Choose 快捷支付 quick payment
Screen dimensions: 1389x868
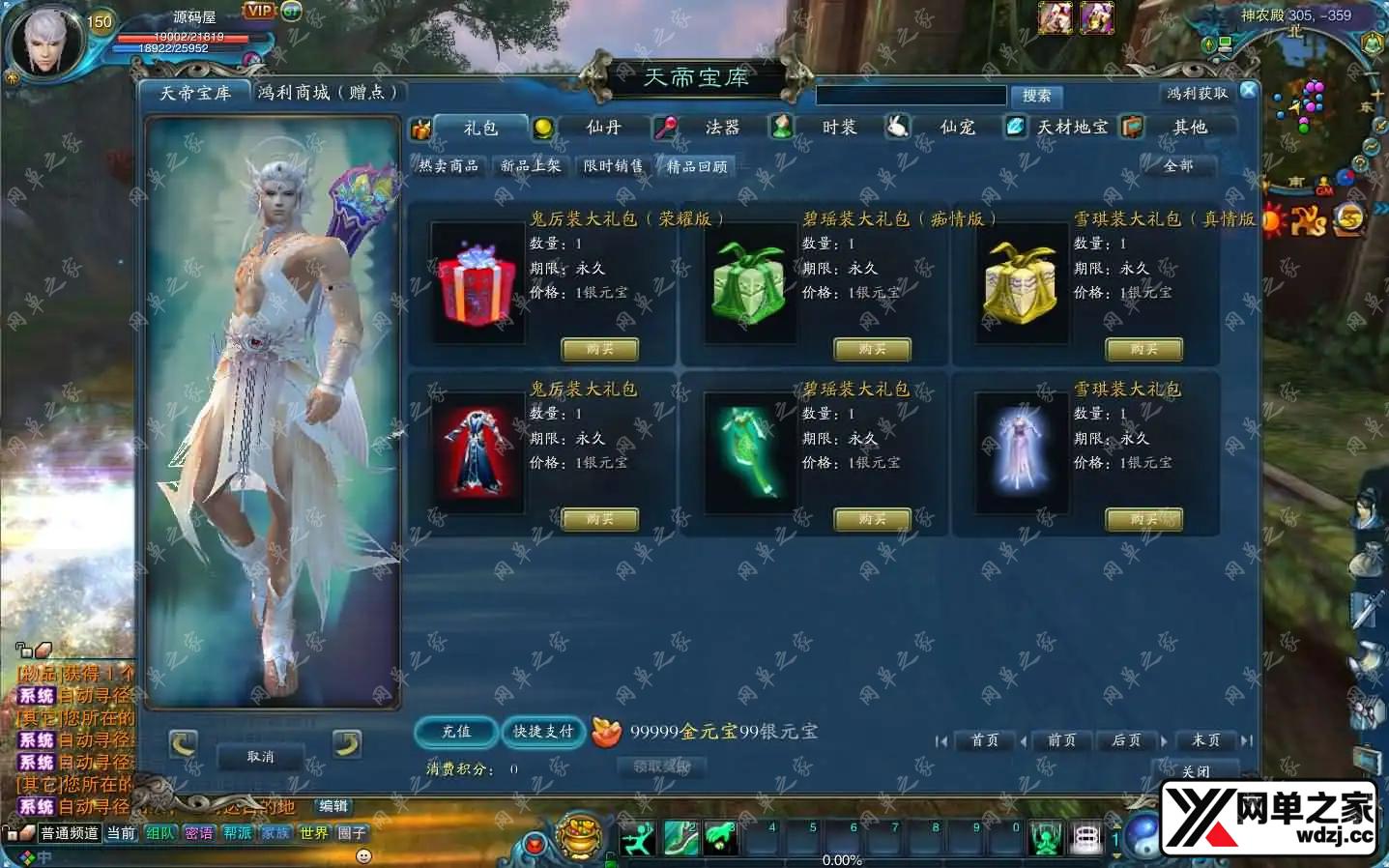coord(543,732)
